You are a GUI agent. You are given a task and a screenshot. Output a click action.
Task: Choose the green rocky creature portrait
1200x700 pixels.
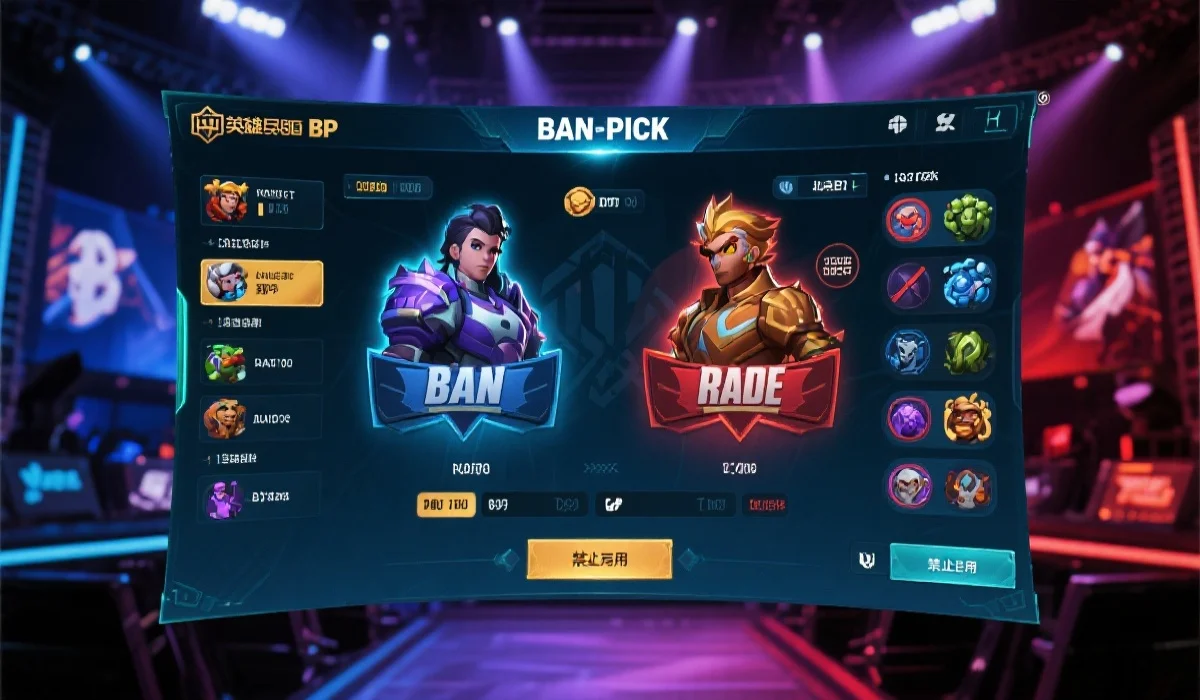[966, 217]
